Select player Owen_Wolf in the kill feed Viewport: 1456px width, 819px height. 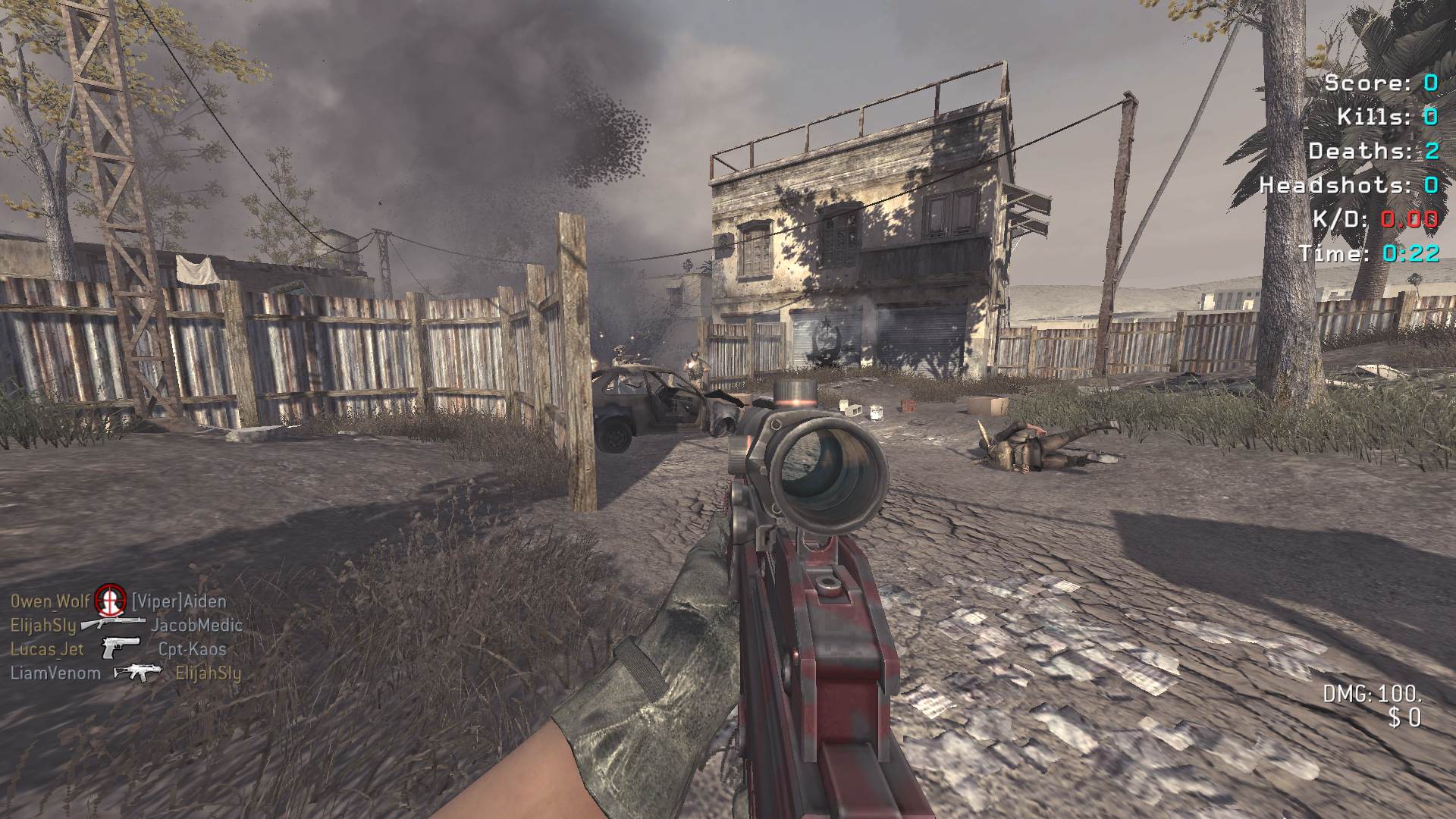point(50,601)
